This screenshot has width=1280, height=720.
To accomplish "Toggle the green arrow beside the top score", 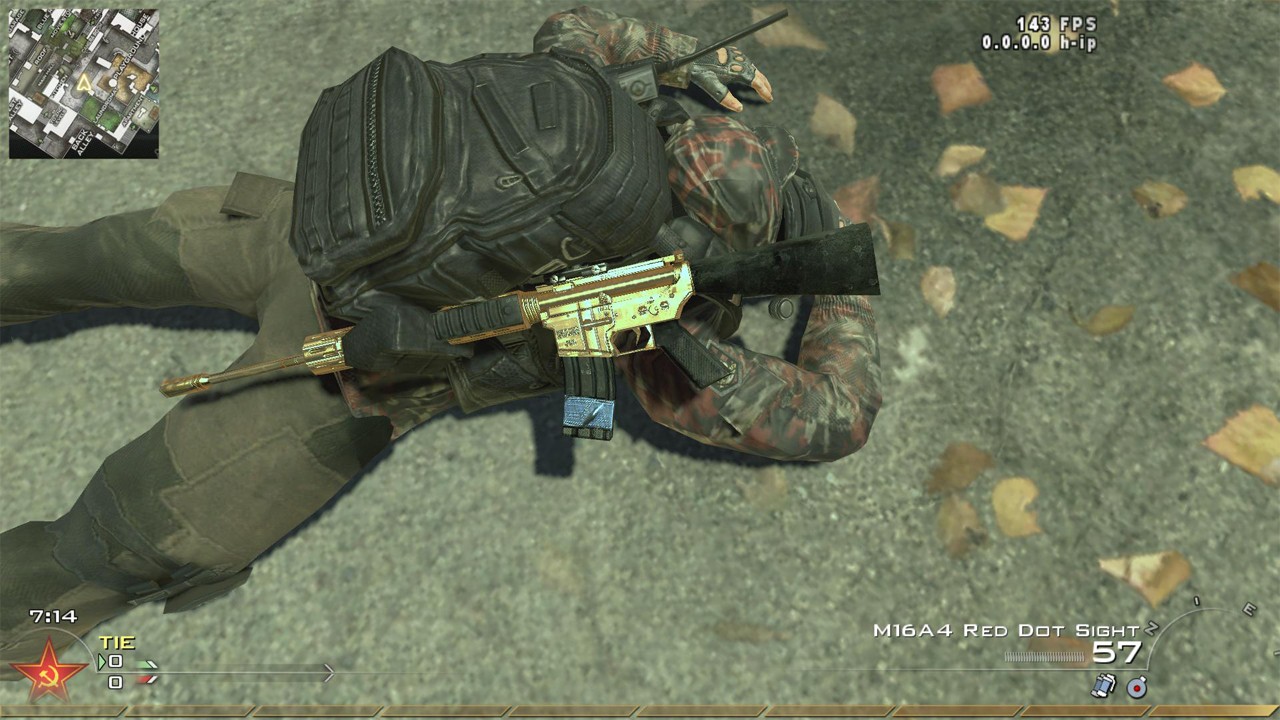I will pos(101,662).
